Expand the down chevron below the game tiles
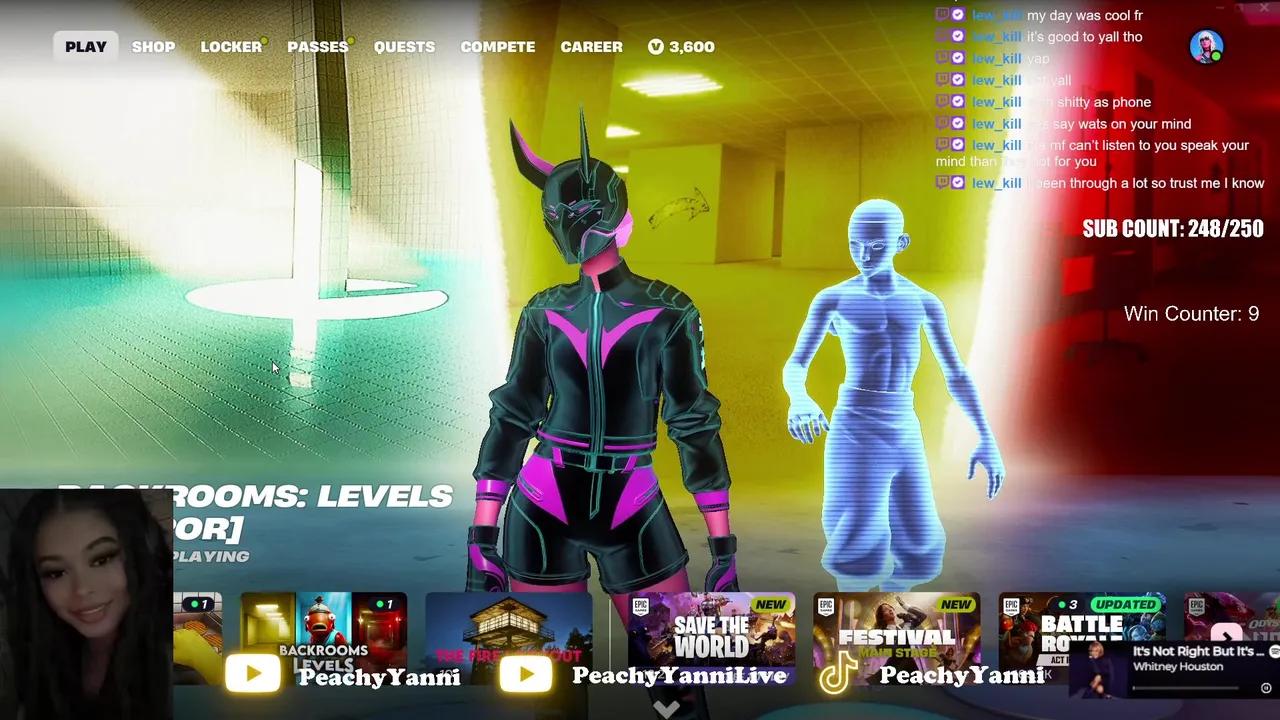Viewport: 1280px width, 720px height. click(x=666, y=708)
